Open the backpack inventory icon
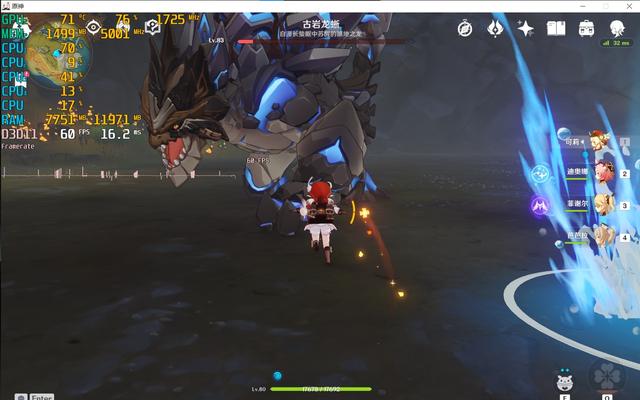Screen dimensions: 640x400 tap(587, 29)
